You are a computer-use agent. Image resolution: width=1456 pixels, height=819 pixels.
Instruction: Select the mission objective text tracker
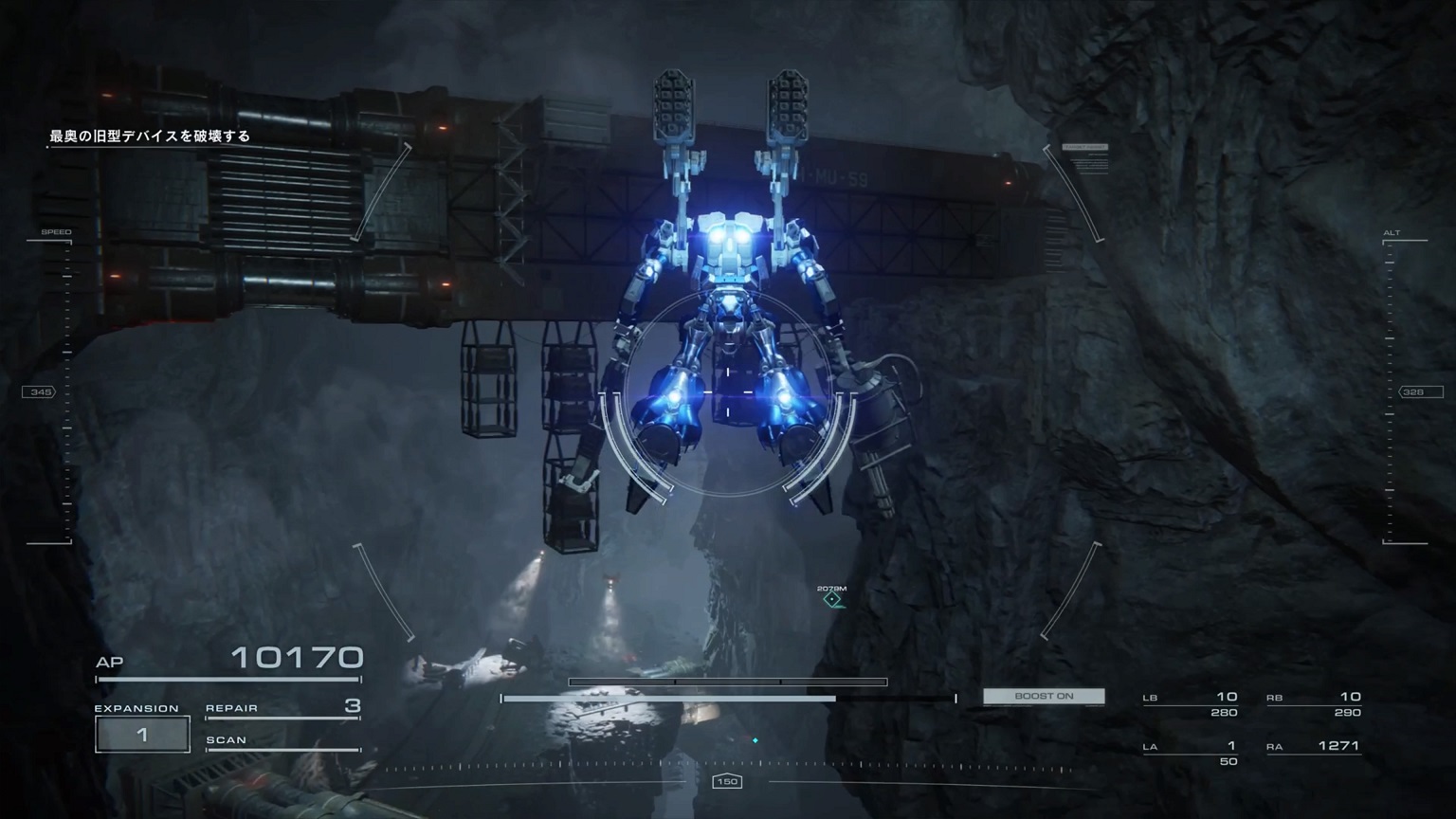tap(150, 136)
